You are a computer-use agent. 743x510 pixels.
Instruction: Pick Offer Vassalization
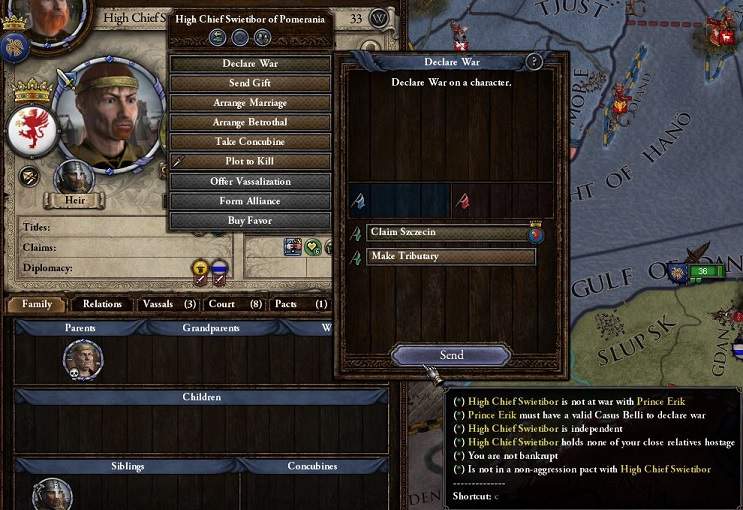[x=250, y=181]
